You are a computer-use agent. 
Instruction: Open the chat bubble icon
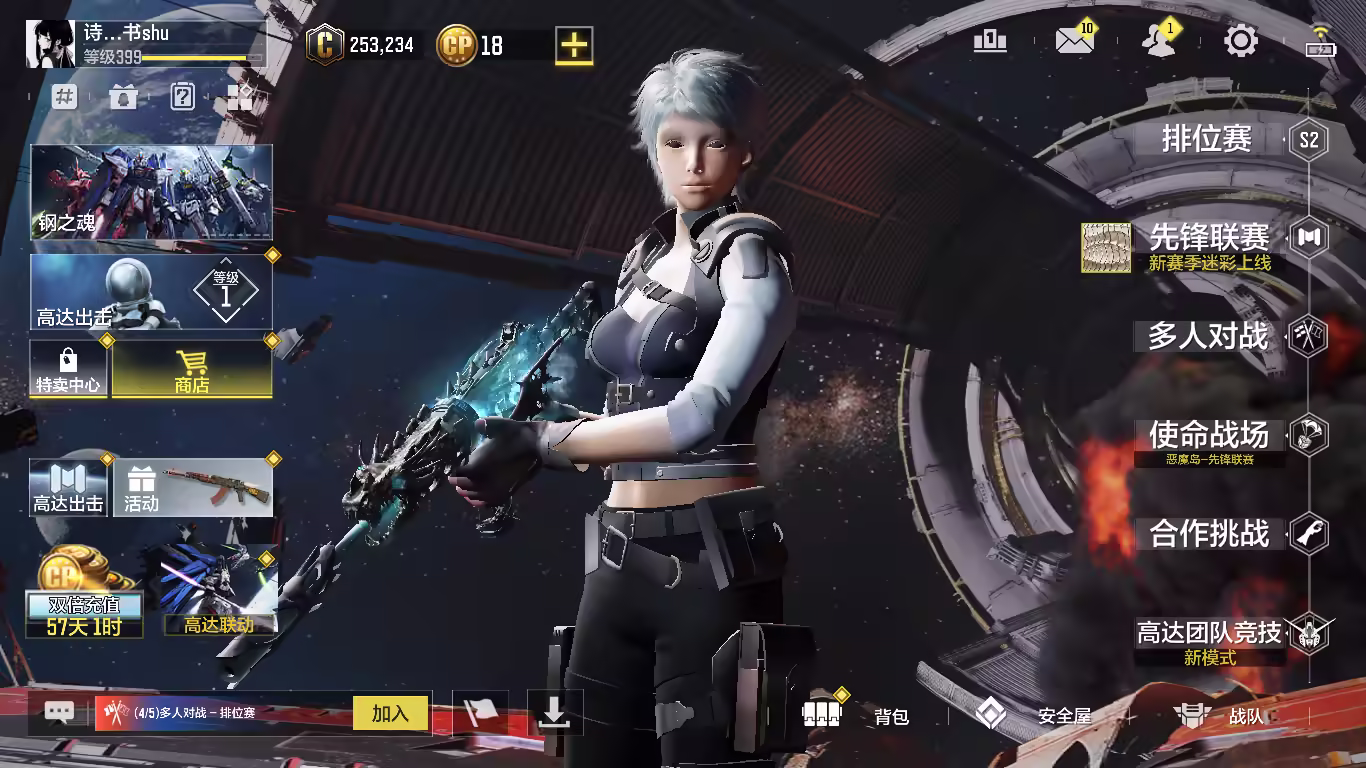pyautogui.click(x=59, y=713)
